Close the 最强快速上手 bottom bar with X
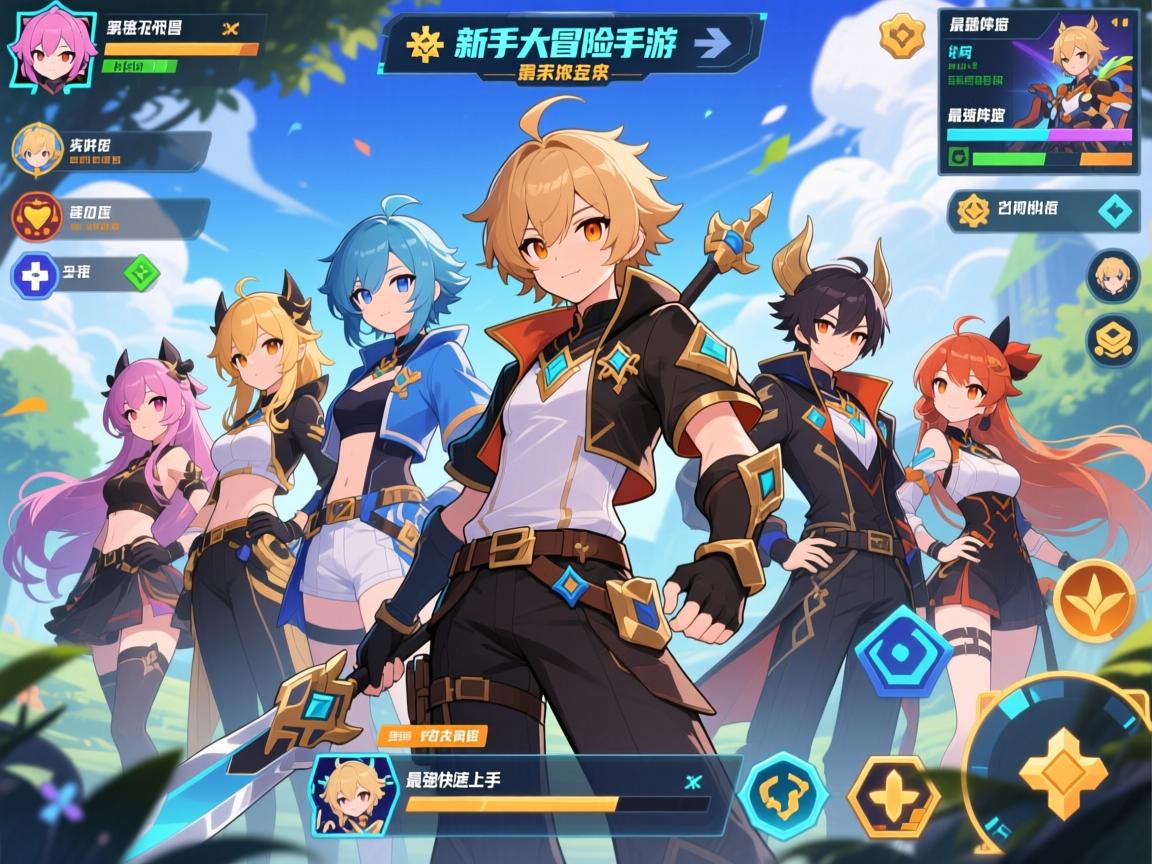 [x=688, y=781]
